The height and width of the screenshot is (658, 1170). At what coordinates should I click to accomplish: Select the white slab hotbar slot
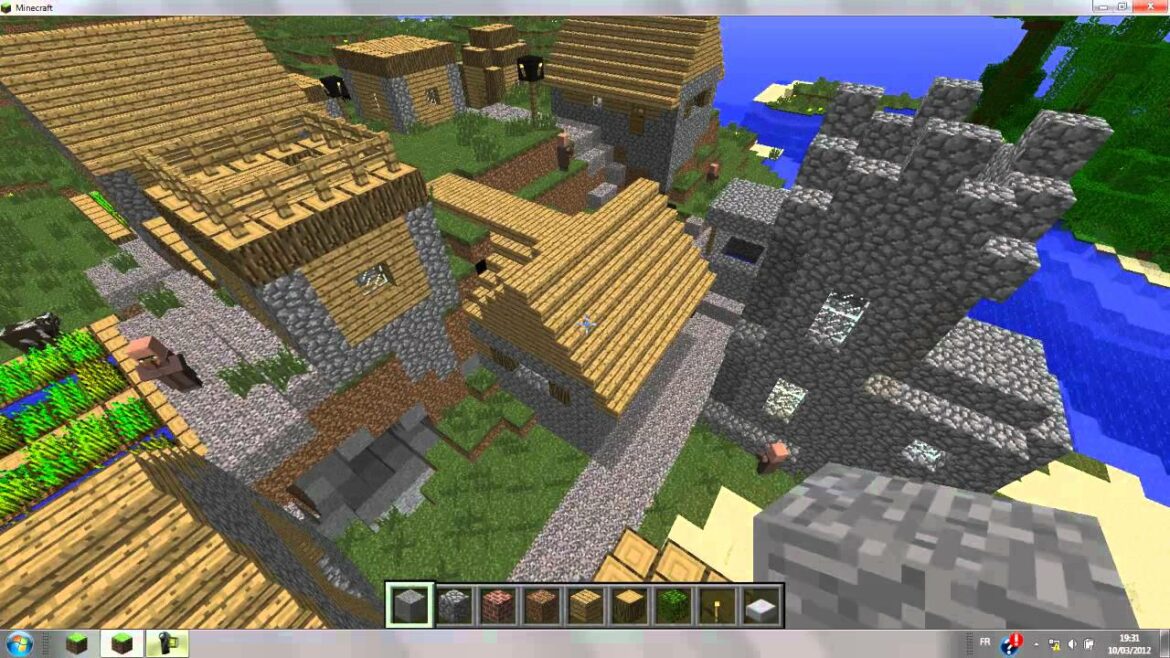click(x=759, y=605)
